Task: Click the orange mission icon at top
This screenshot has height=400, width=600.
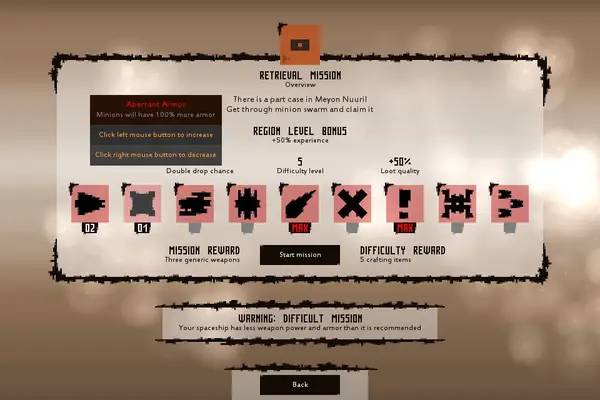Action: click(300, 45)
